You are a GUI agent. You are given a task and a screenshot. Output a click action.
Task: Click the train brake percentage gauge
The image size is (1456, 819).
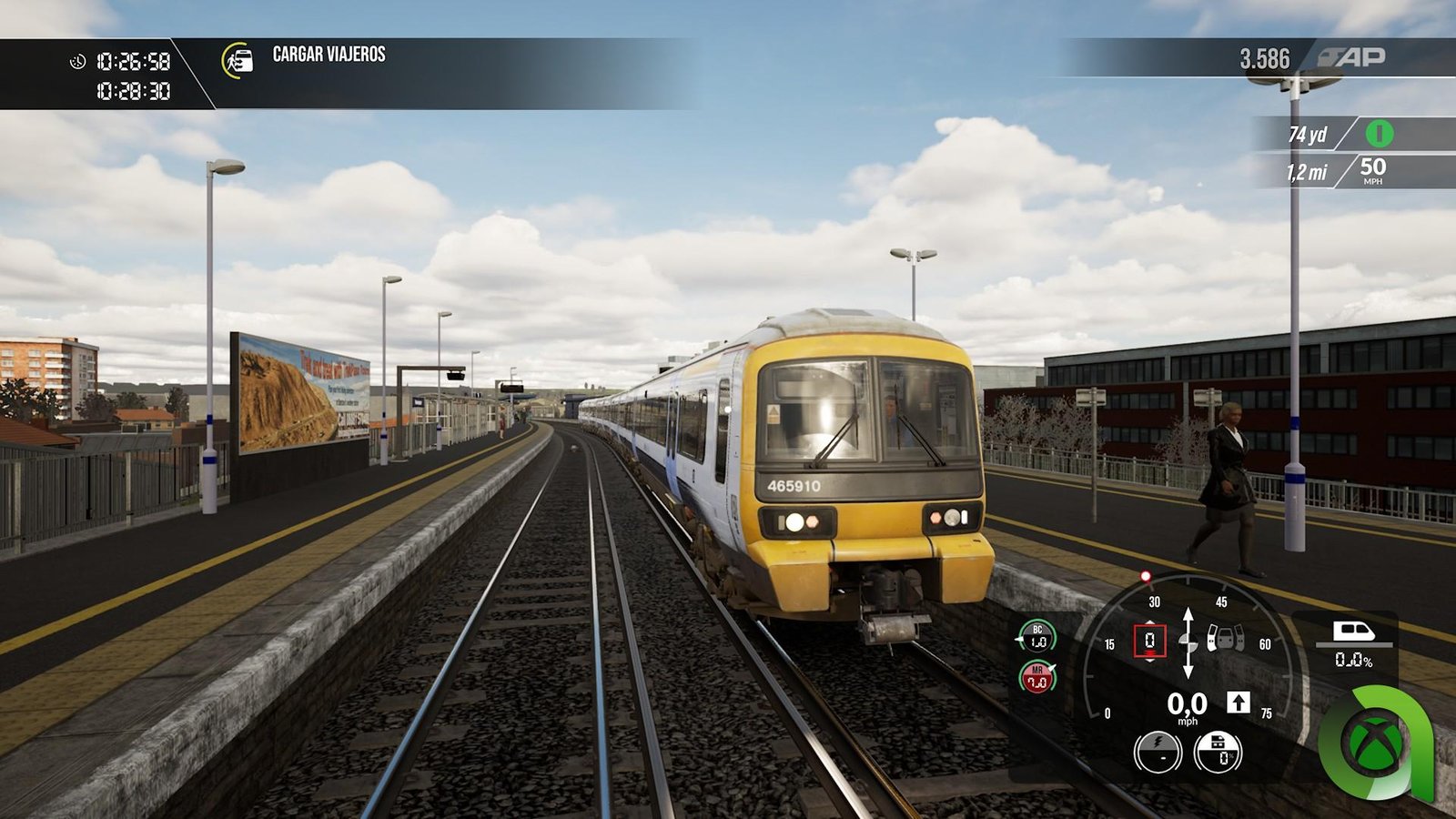click(x=1218, y=753)
